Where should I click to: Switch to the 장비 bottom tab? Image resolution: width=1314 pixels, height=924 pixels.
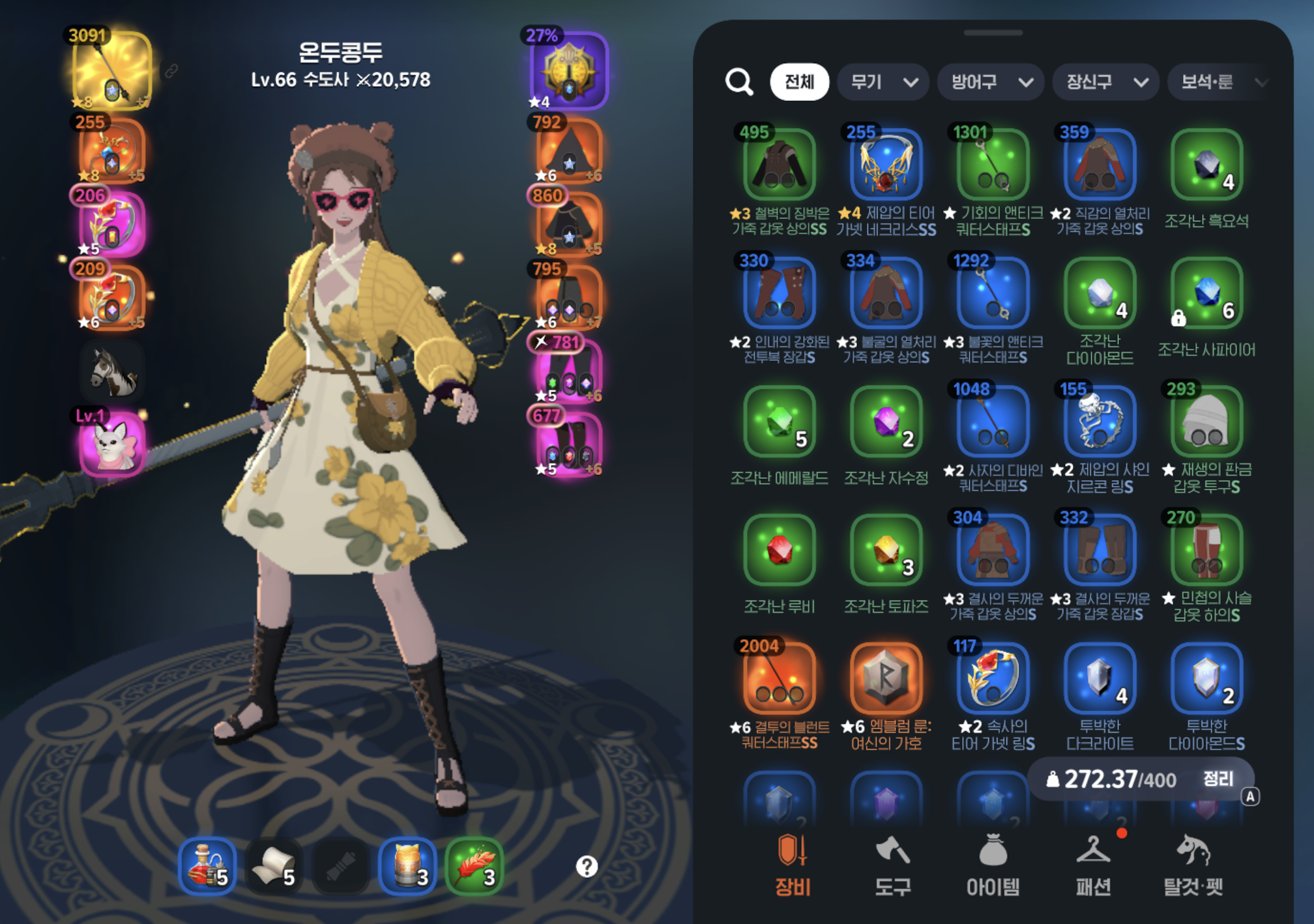click(x=793, y=865)
